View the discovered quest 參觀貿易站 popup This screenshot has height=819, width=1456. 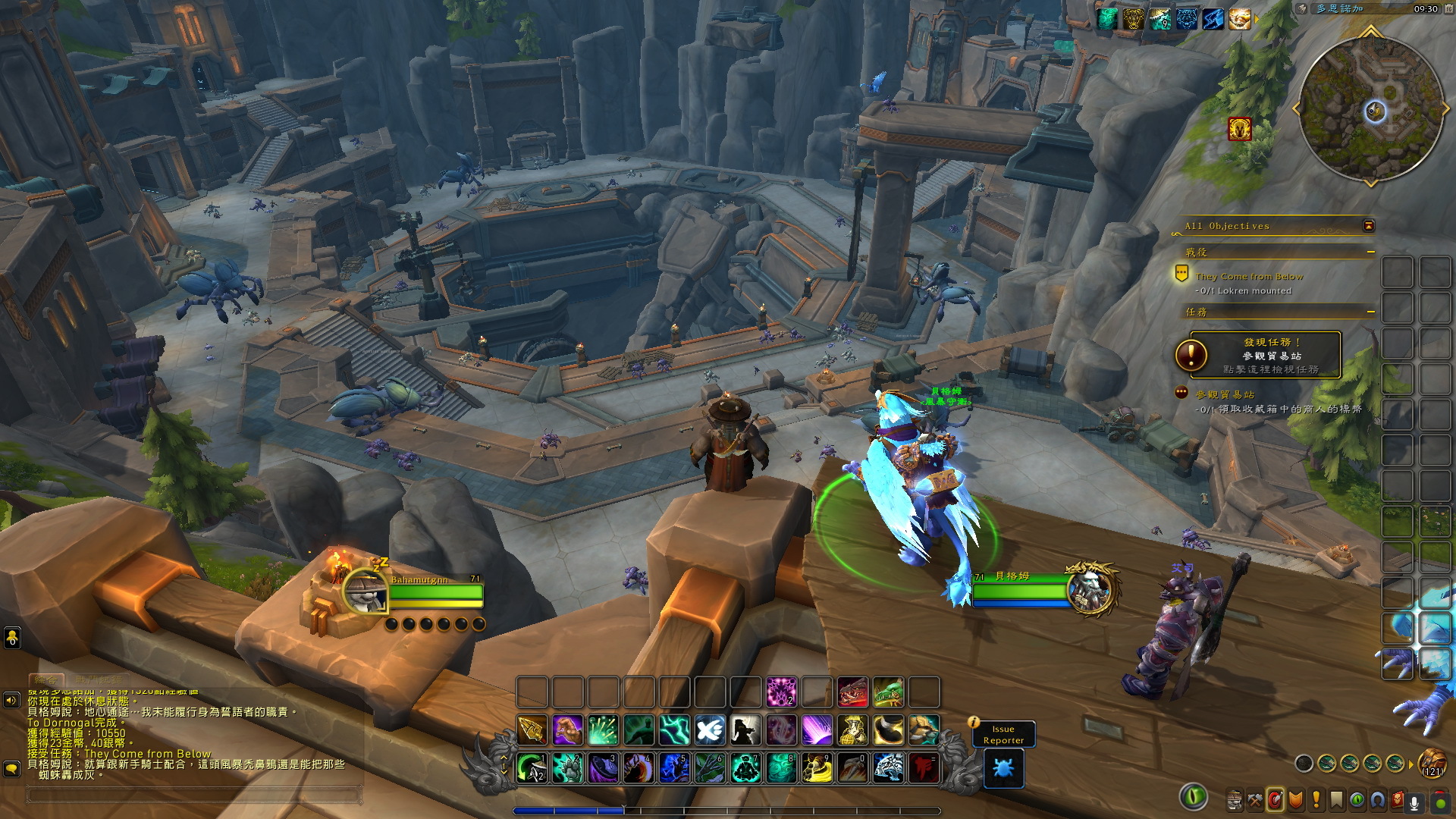(1265, 355)
